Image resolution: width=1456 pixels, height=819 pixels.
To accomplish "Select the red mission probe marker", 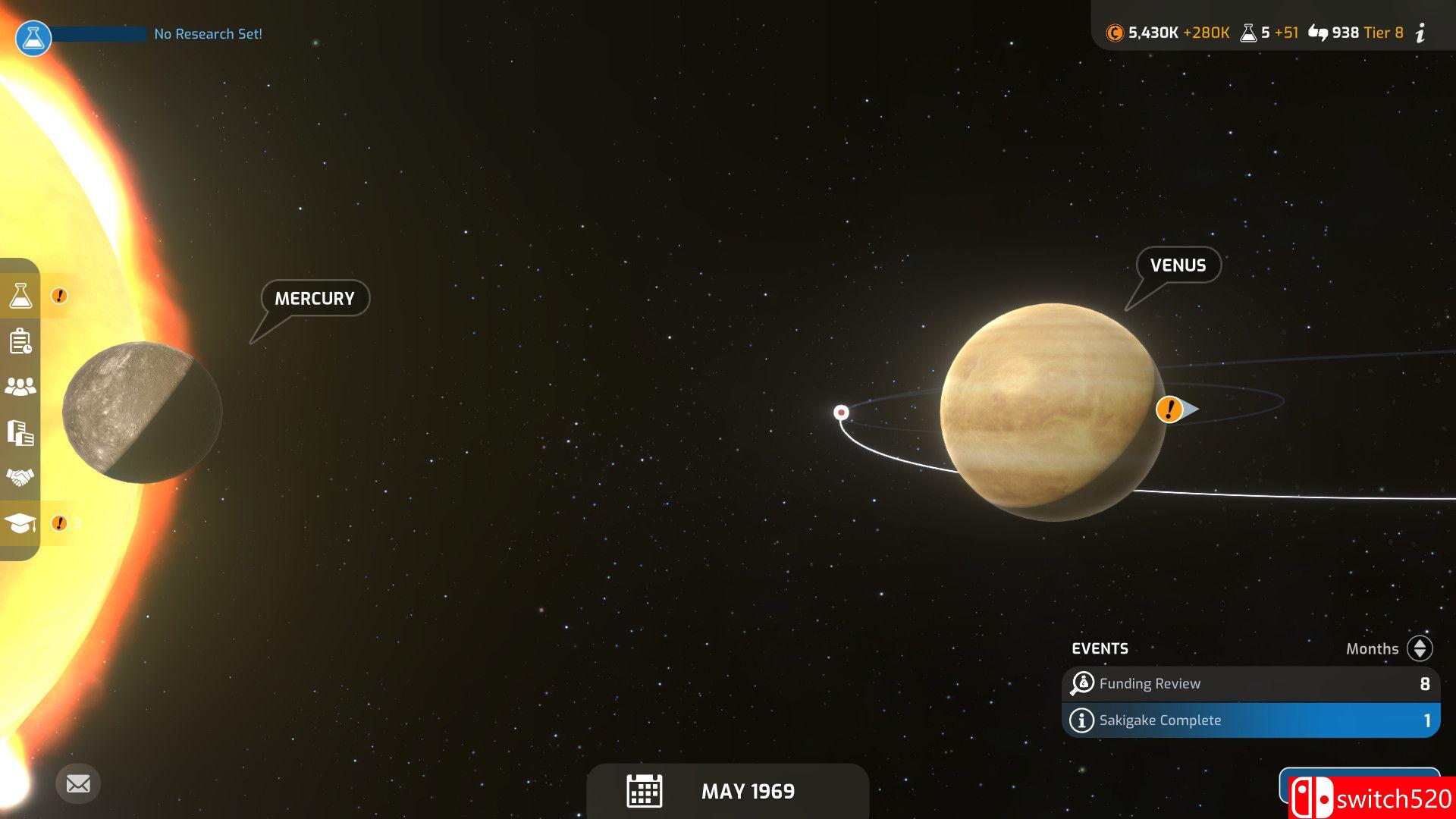I will click(841, 413).
